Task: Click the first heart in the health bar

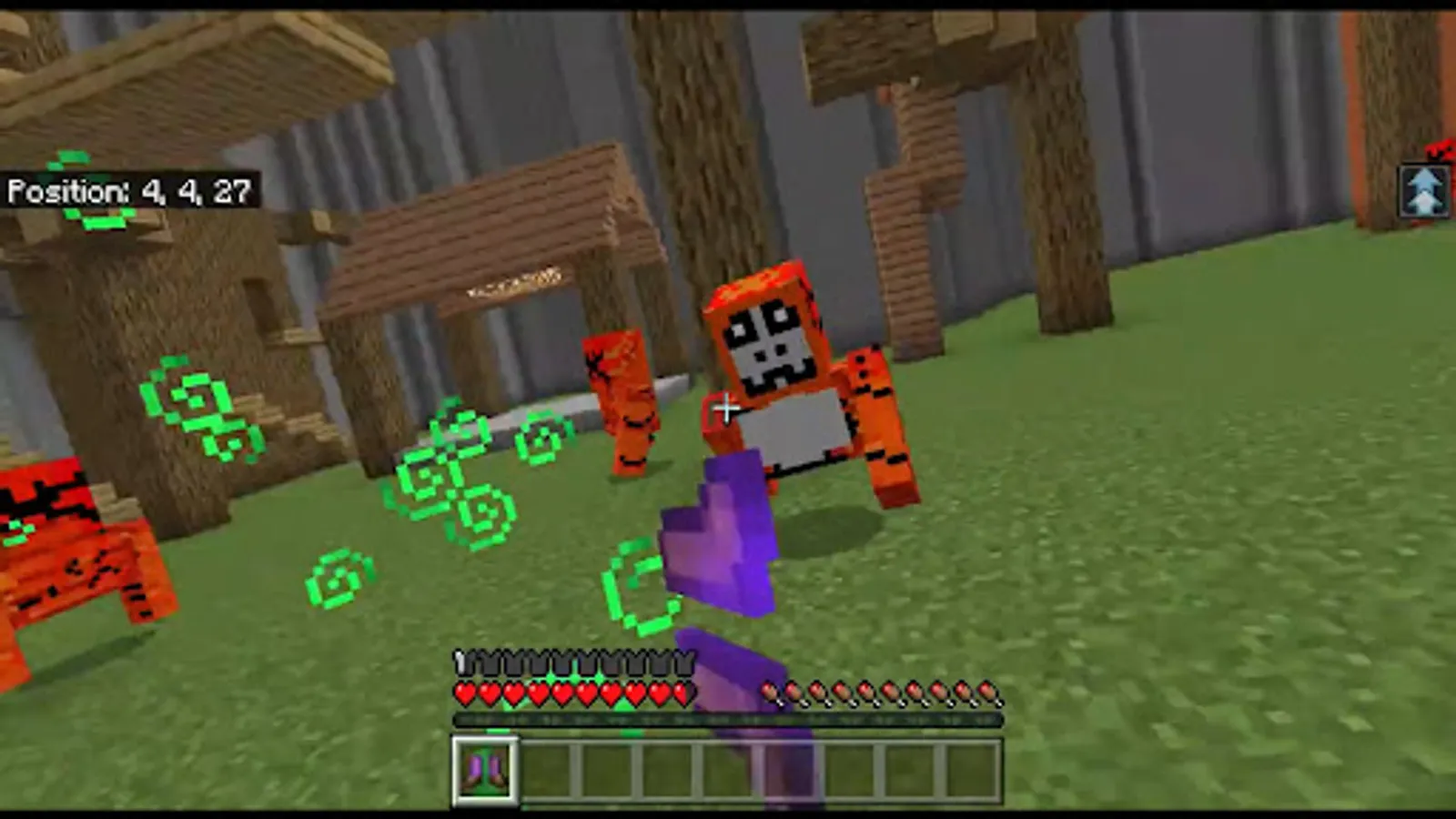Action: pos(464,693)
